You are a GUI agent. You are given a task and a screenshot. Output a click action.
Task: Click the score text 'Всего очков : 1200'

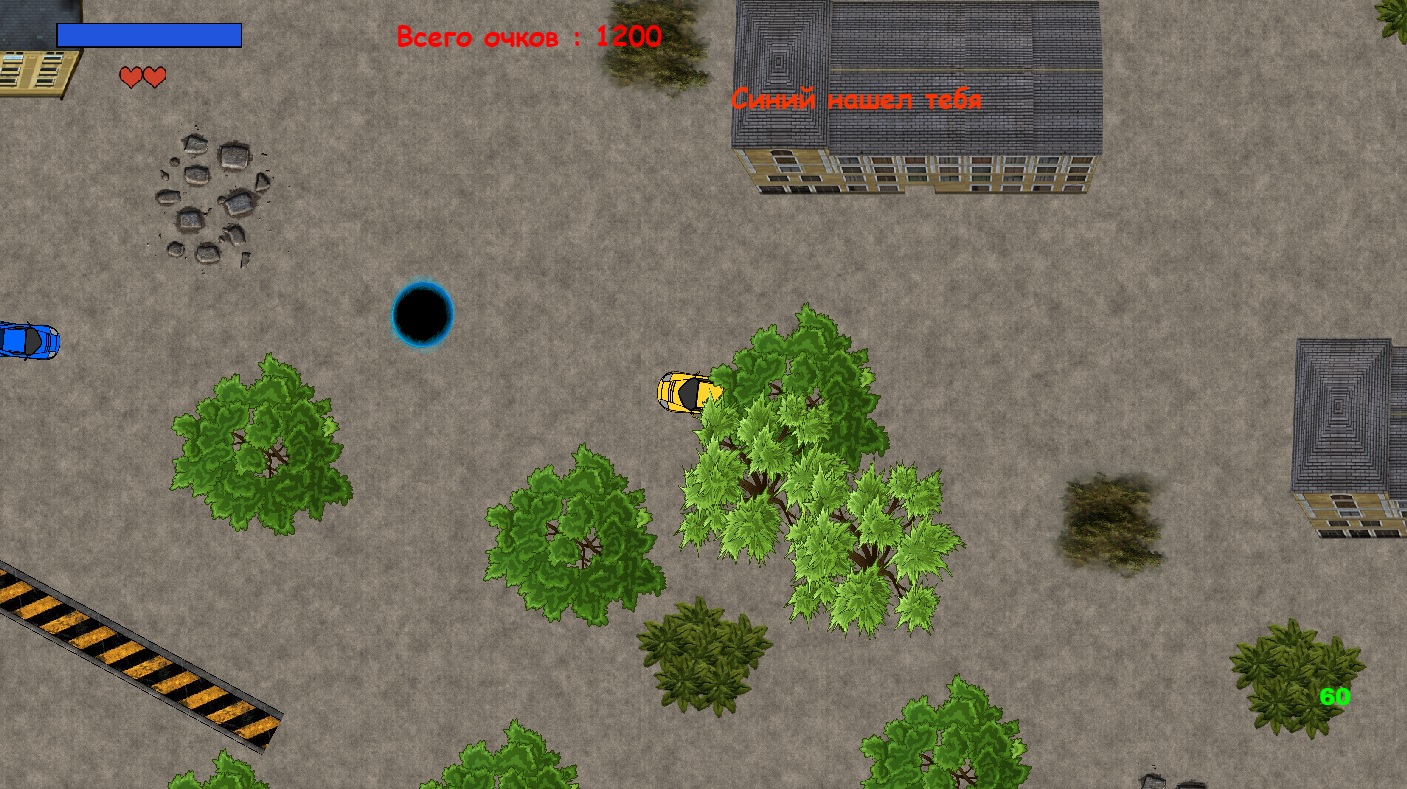[x=528, y=37]
